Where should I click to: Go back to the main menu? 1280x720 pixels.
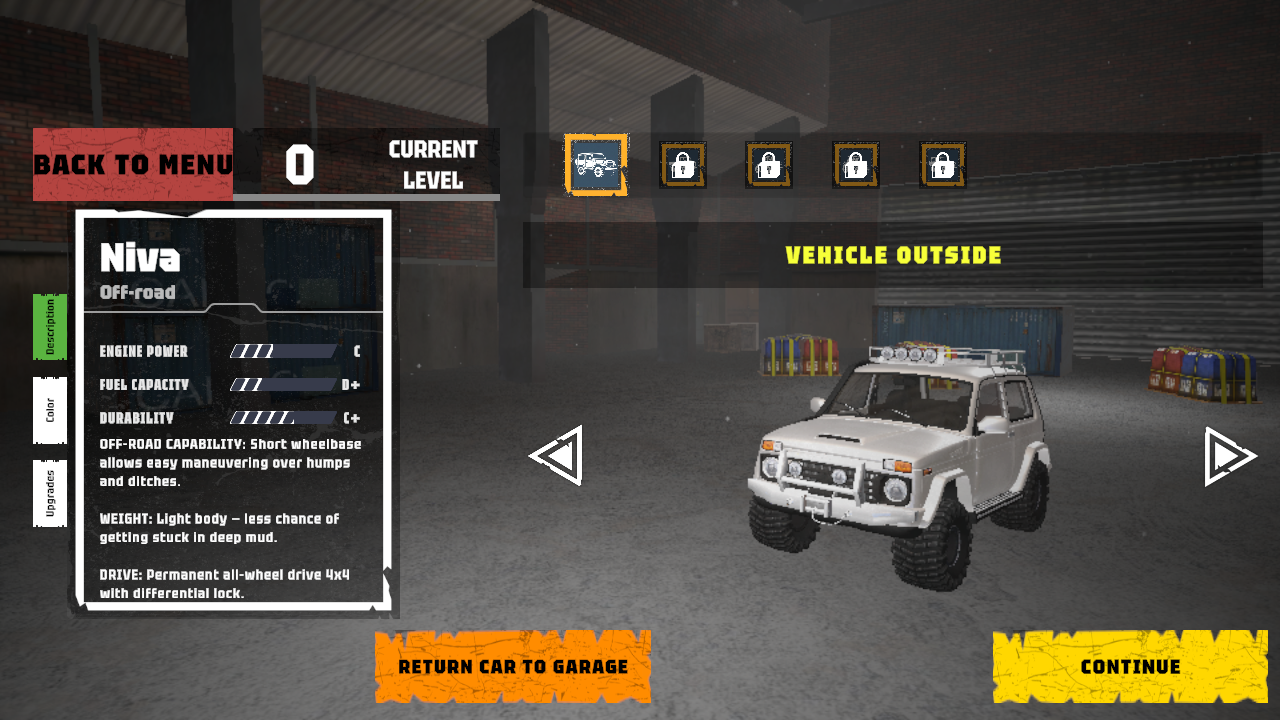[x=133, y=165]
